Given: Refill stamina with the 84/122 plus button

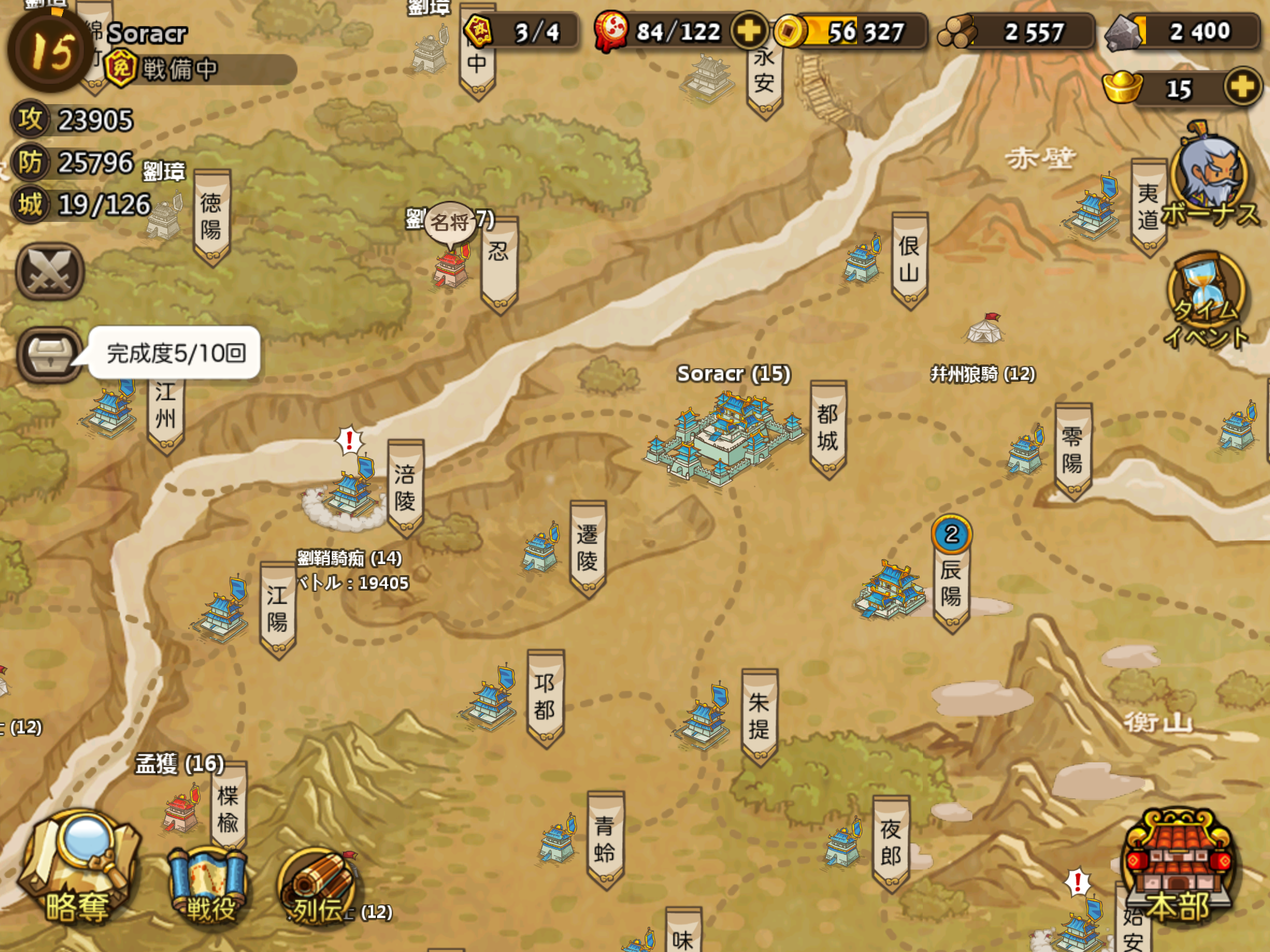Looking at the screenshot, I should click(749, 30).
